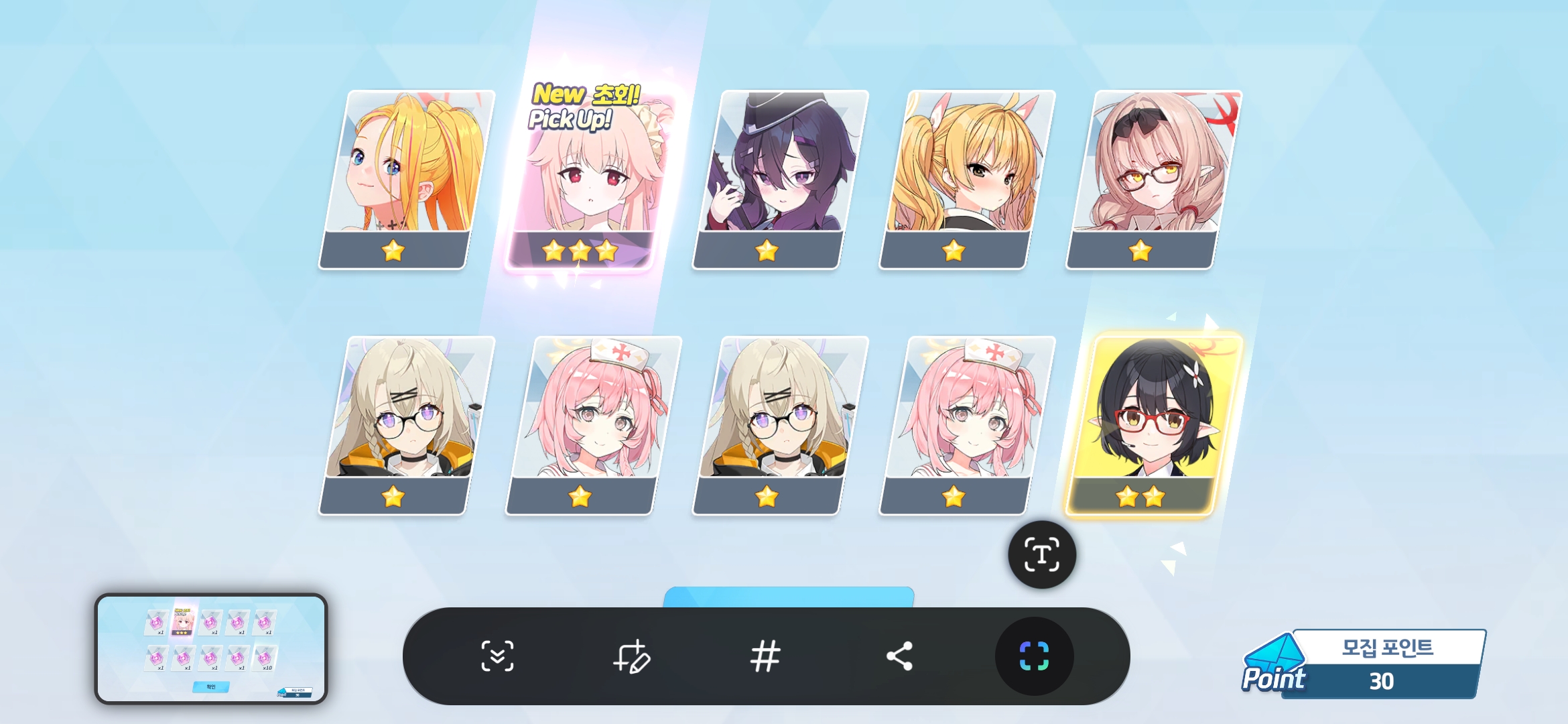
Task: Choose the two-star black-haired girl card
Action: [x=1151, y=426]
